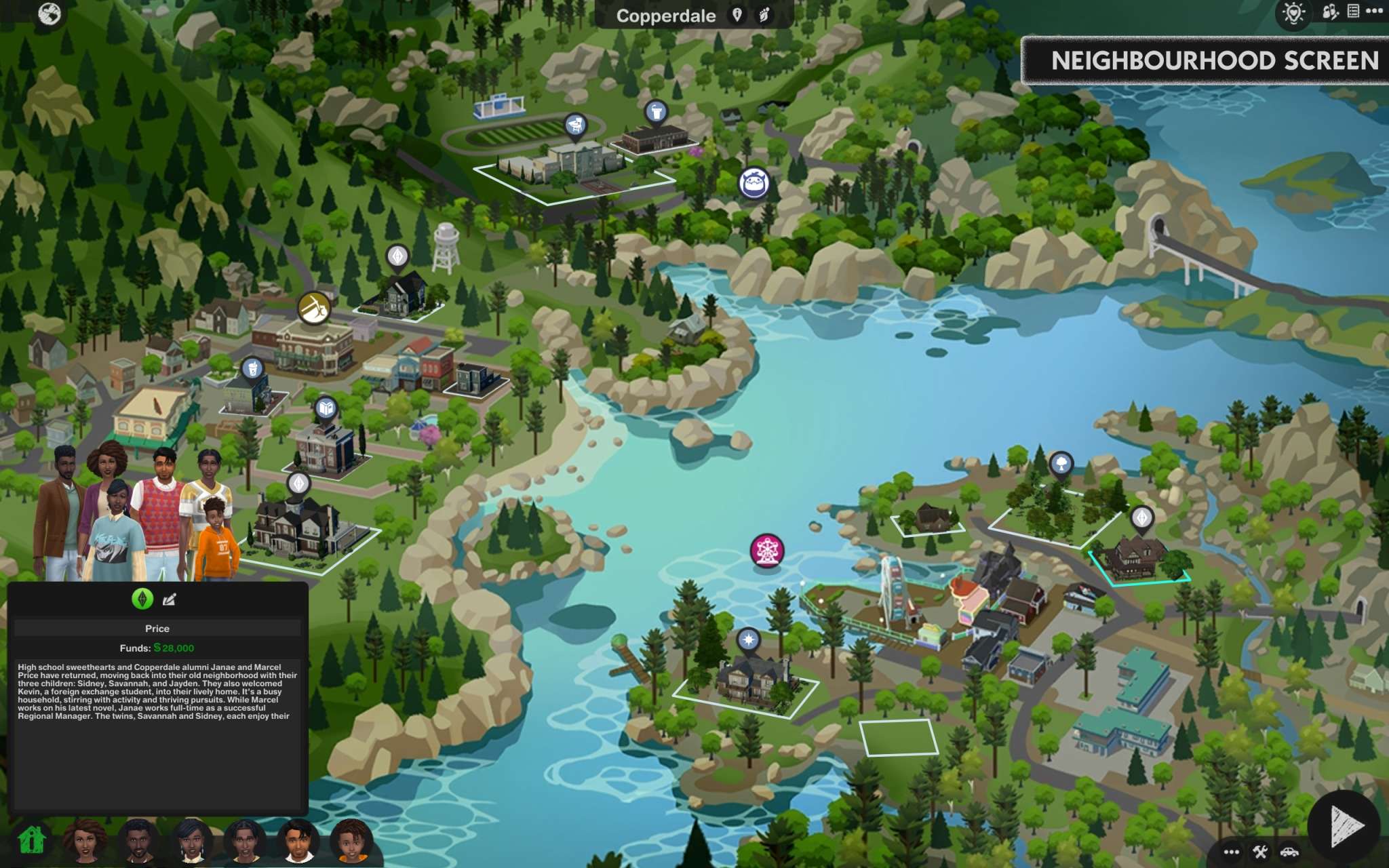
Task: Select the cat face map marker
Action: pos(754,183)
